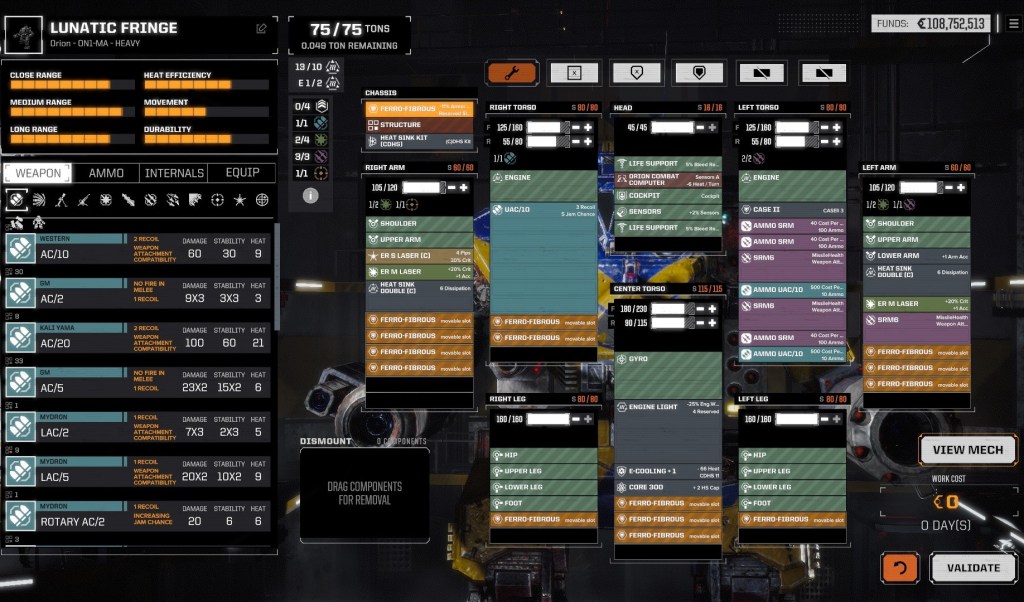This screenshot has width=1024, height=602.
Task: Click the round info icon
Action: point(310,195)
